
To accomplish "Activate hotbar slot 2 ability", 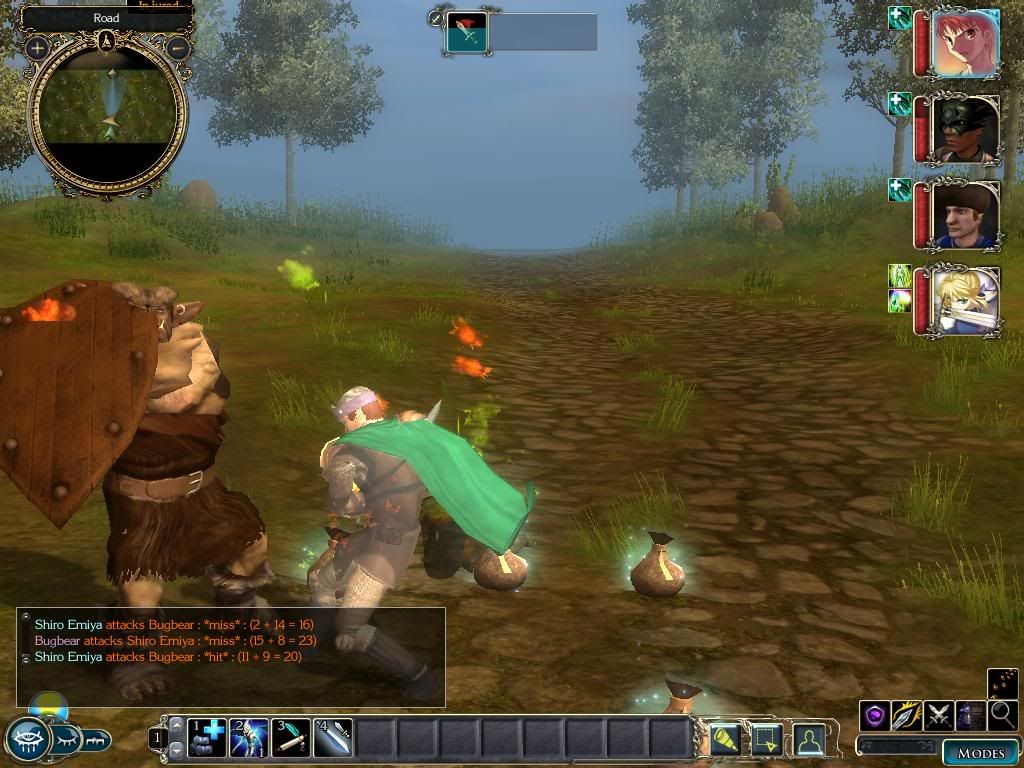I will click(249, 738).
